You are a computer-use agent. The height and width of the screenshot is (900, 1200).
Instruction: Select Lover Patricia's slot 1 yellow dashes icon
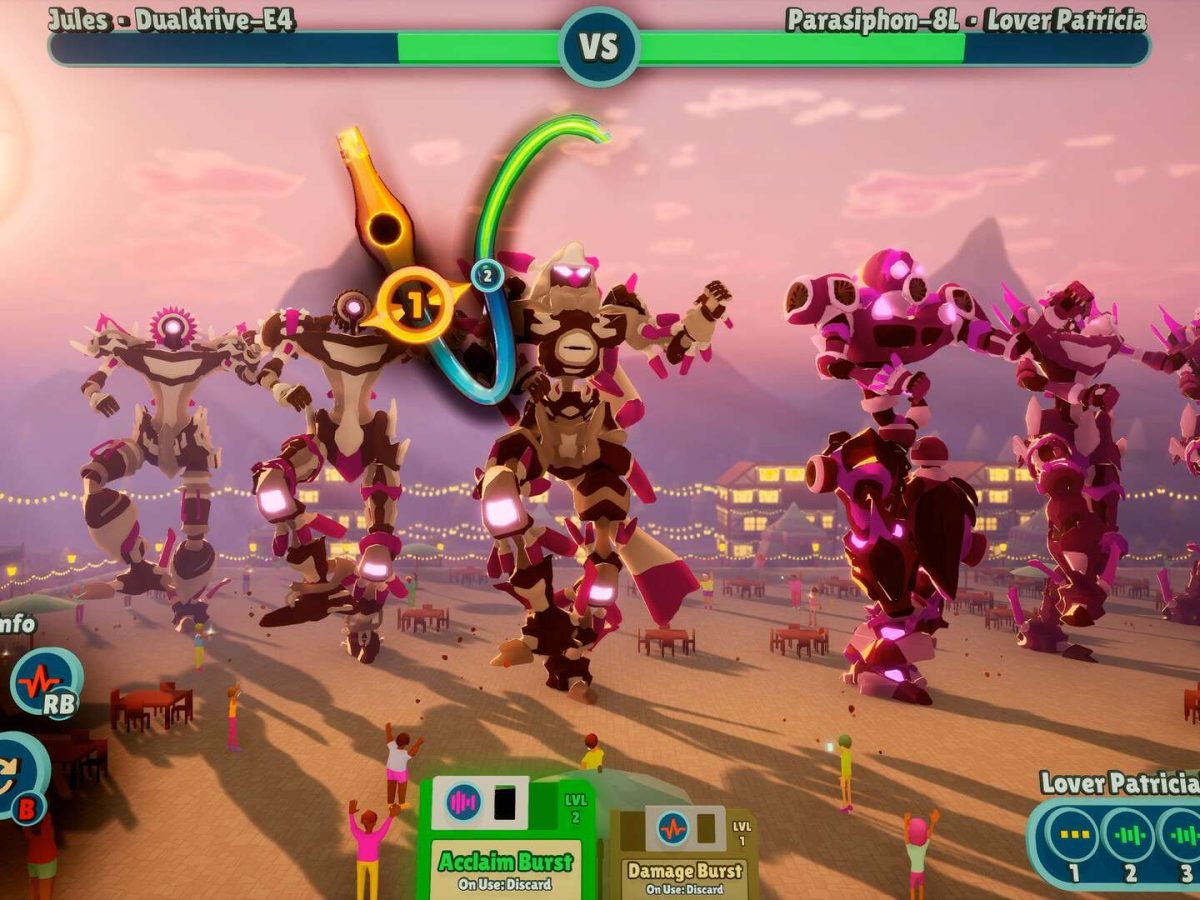(x=1072, y=835)
